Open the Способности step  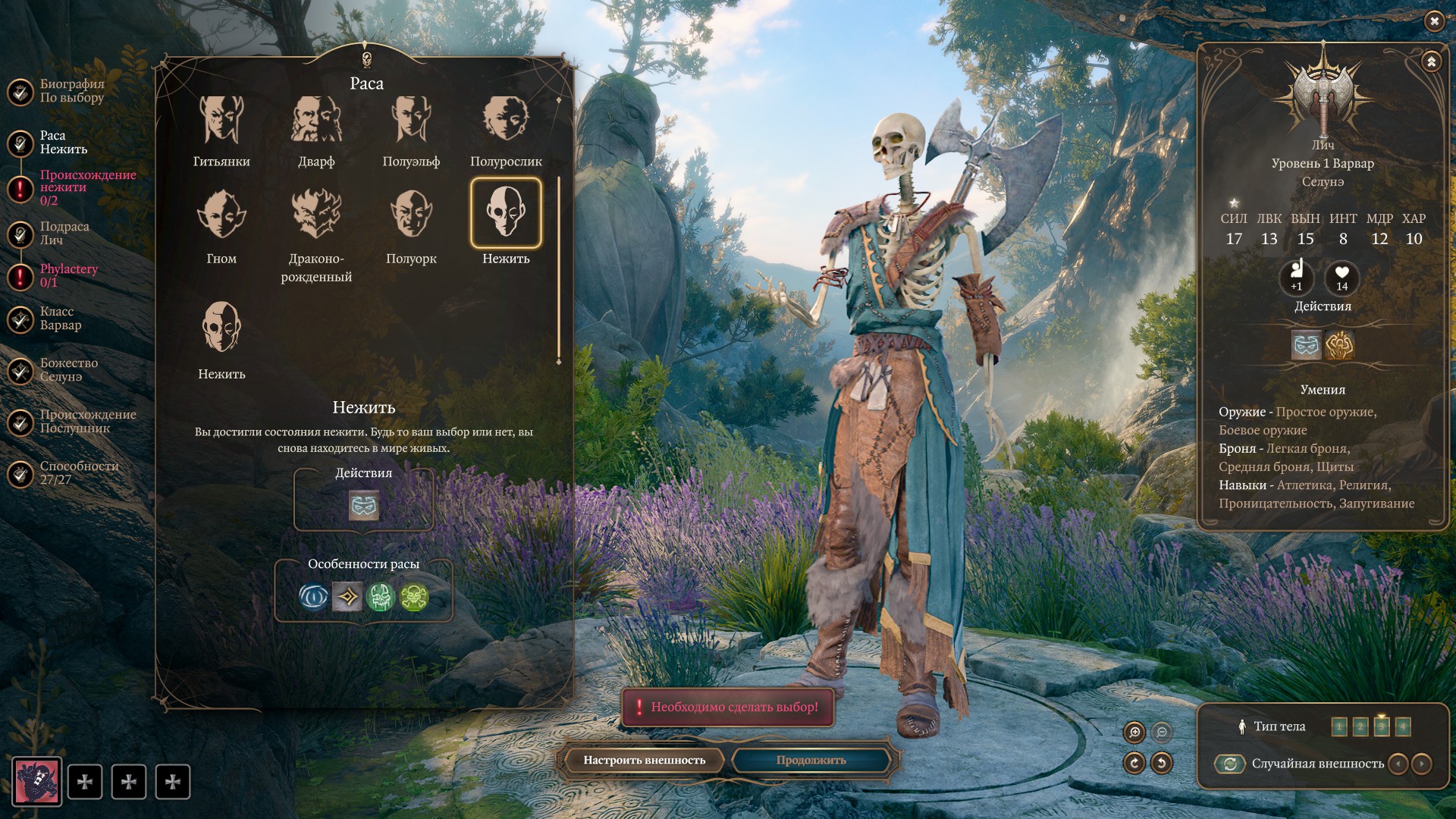coord(79,473)
